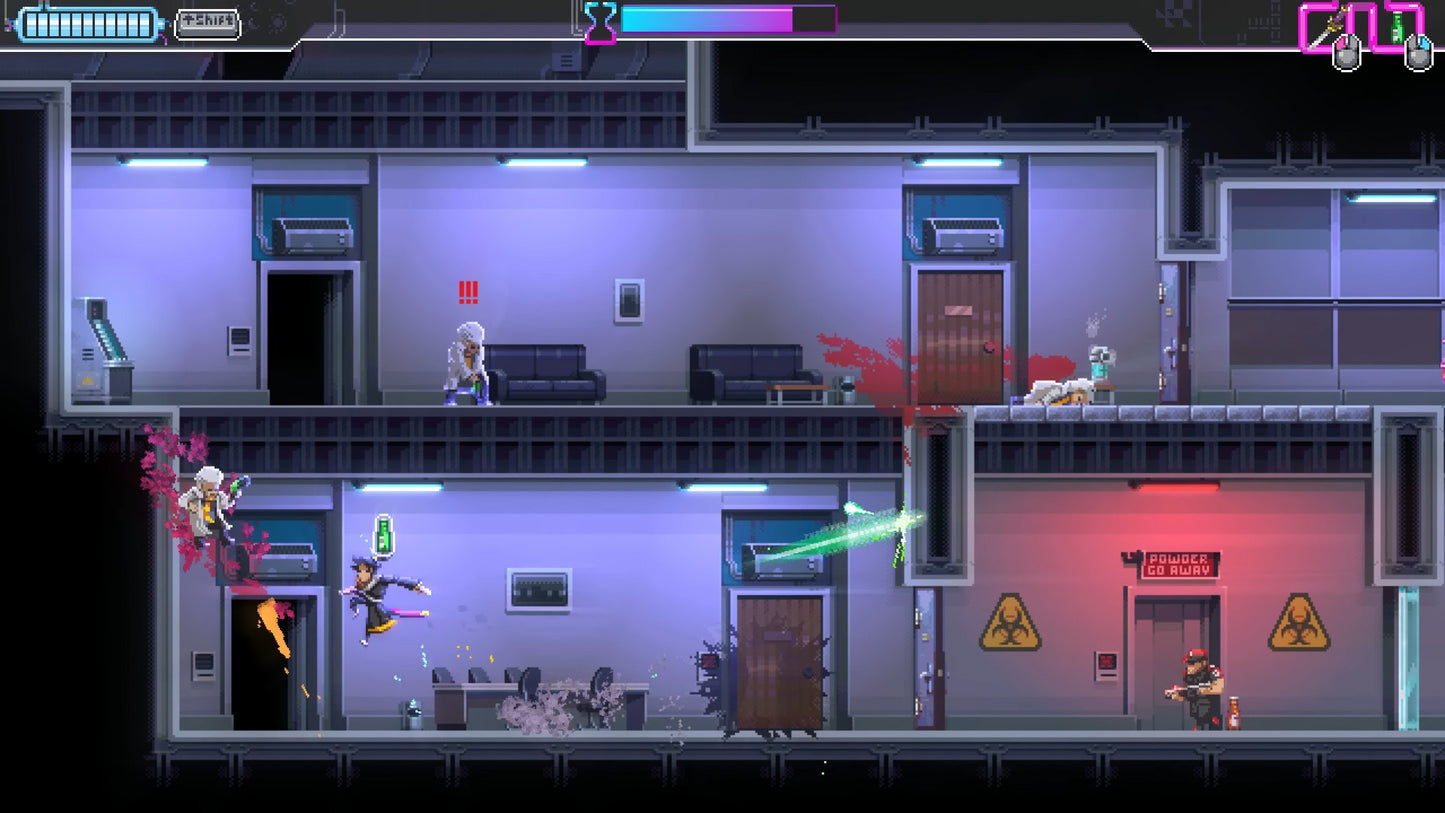Select the katana weapon slot
Screen dimensions: 1445x813
pos(1328,26)
